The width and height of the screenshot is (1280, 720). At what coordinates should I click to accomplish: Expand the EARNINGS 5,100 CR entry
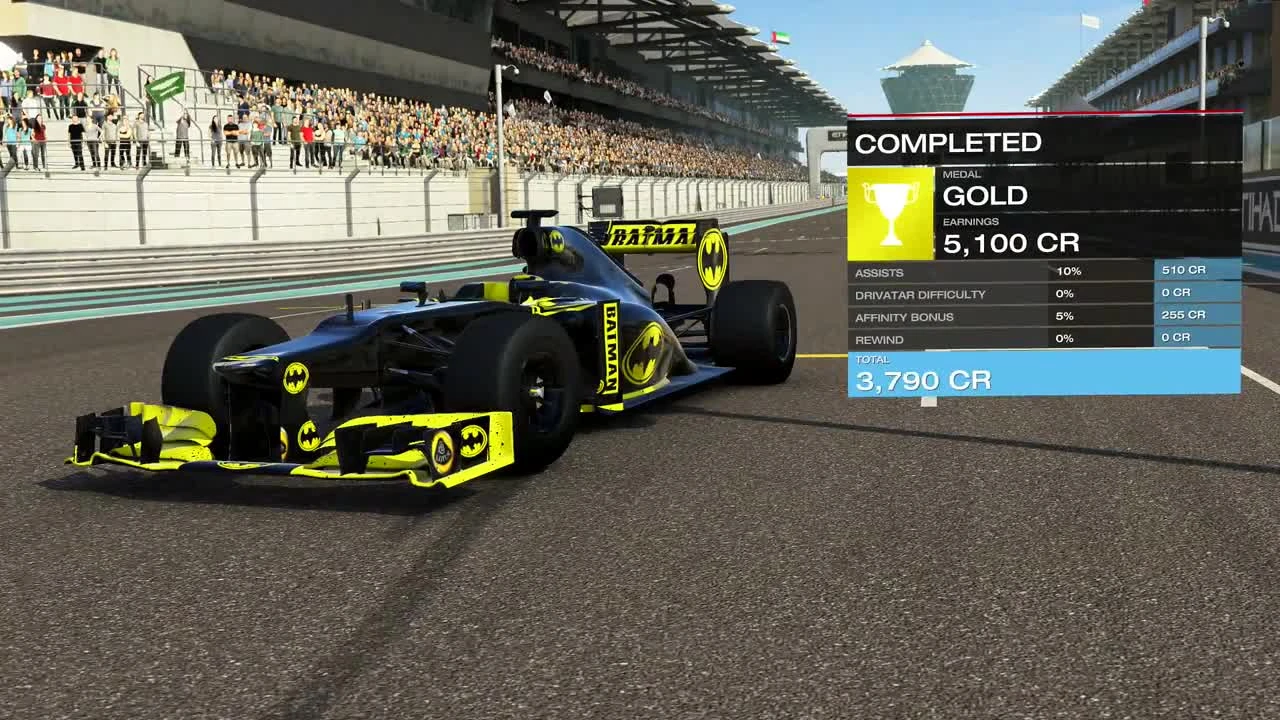click(1010, 242)
